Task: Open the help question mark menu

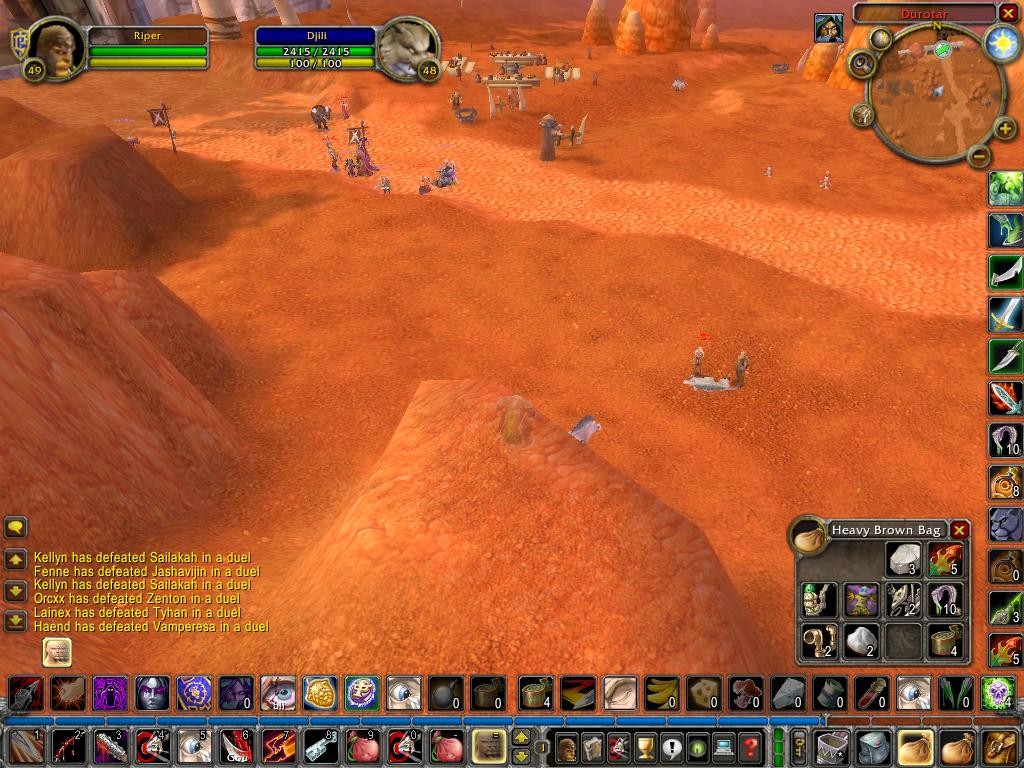Action: tap(749, 746)
